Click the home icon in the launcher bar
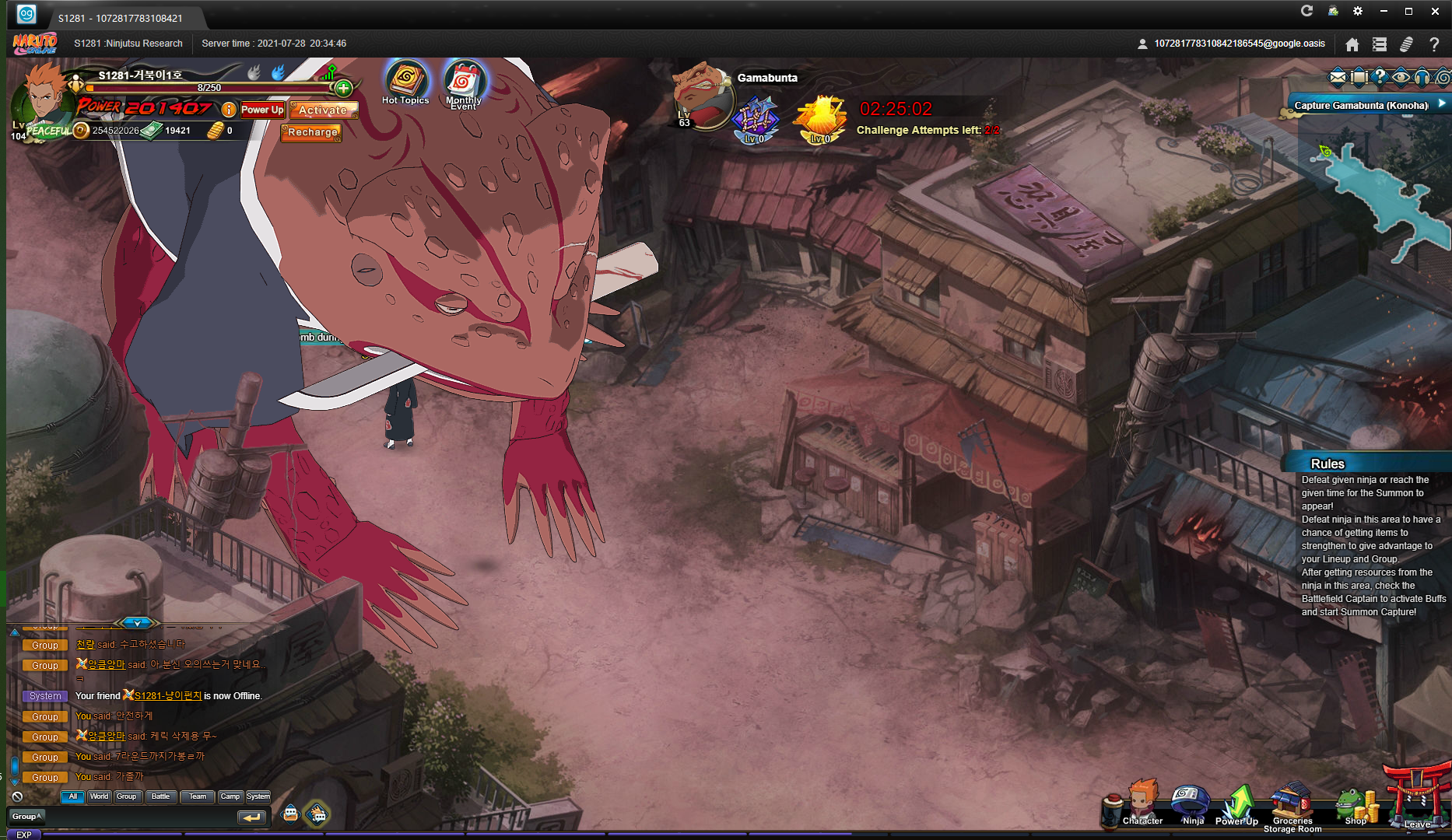The height and width of the screenshot is (840, 1452). click(x=1352, y=44)
